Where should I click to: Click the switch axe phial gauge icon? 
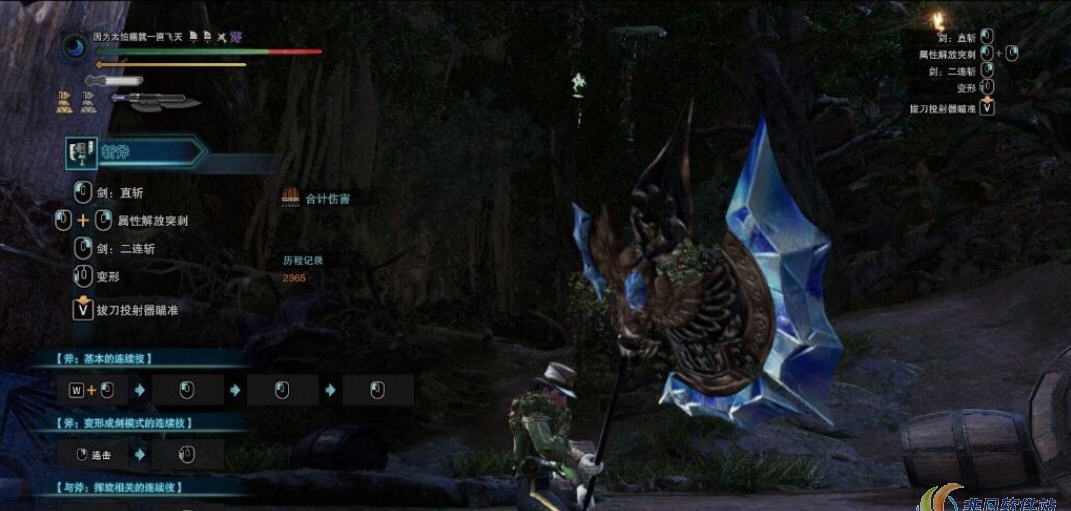[x=155, y=100]
